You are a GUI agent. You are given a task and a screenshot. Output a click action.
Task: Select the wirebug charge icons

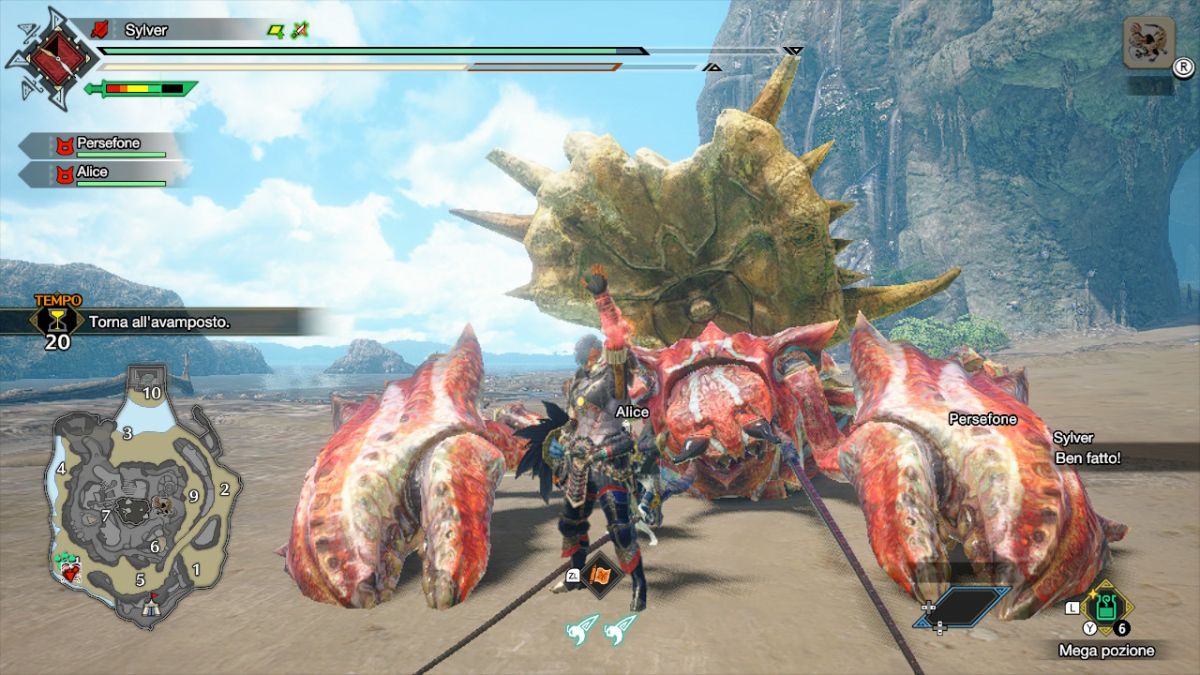coord(601,627)
